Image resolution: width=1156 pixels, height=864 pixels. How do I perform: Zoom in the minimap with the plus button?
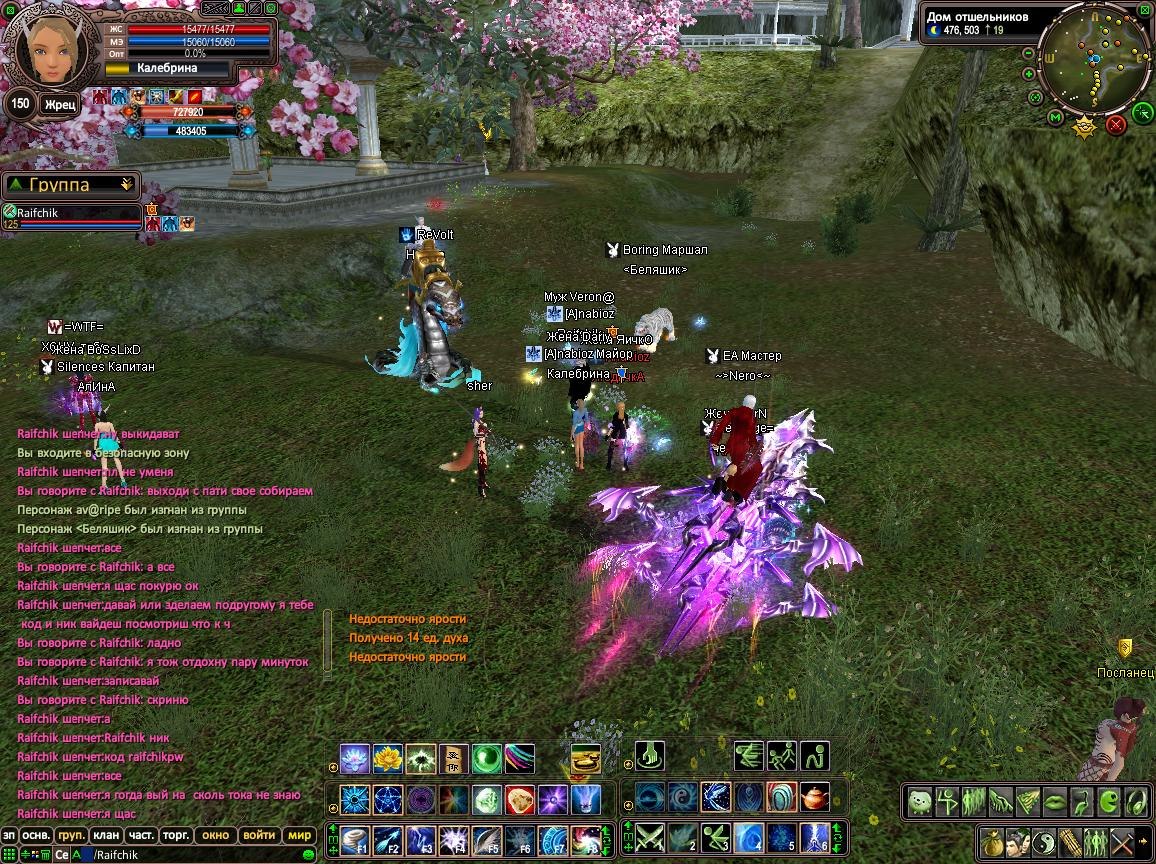(1029, 73)
